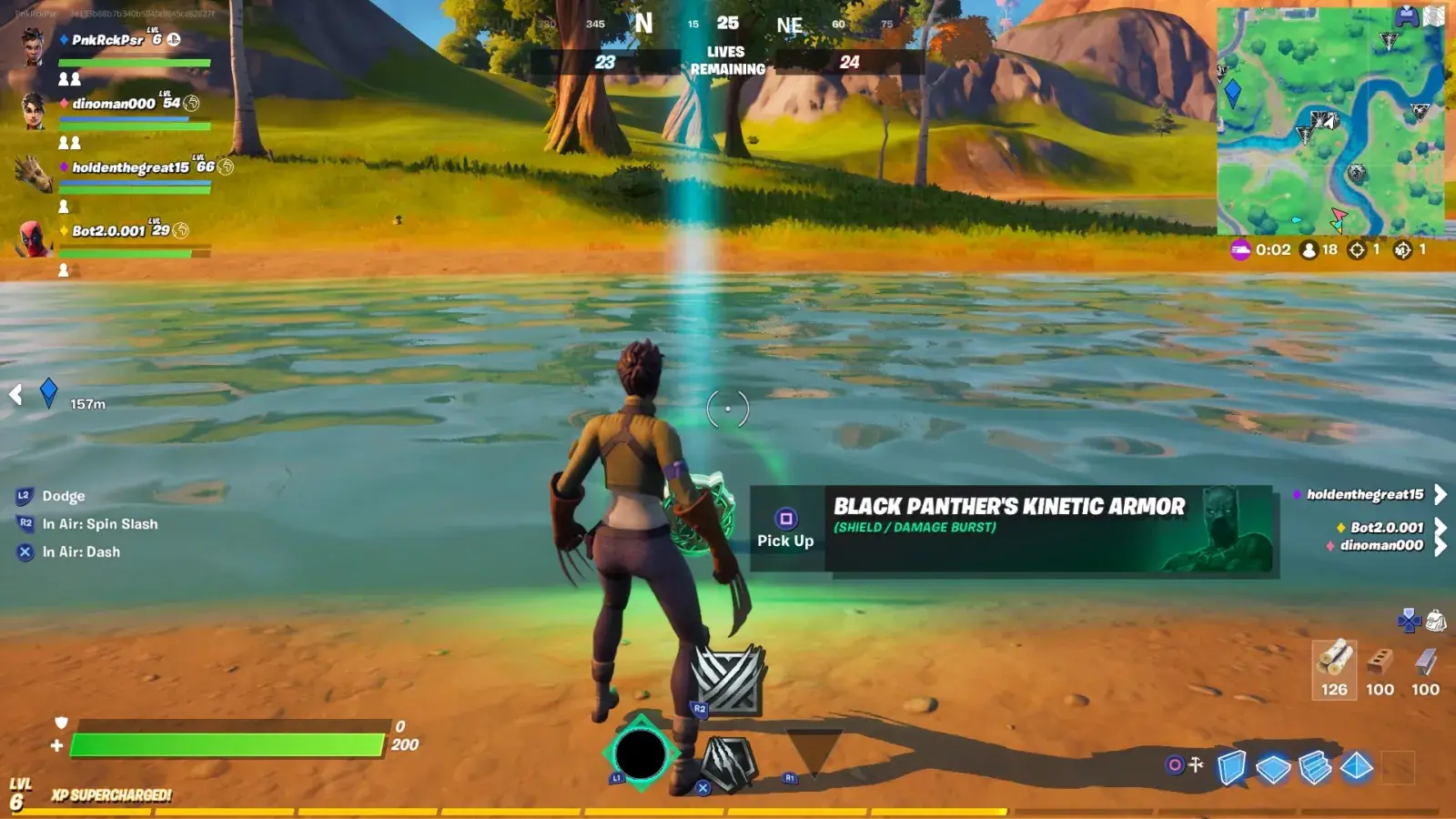Image resolution: width=1456 pixels, height=819 pixels.
Task: Select the floor building piece
Action: [1273, 769]
